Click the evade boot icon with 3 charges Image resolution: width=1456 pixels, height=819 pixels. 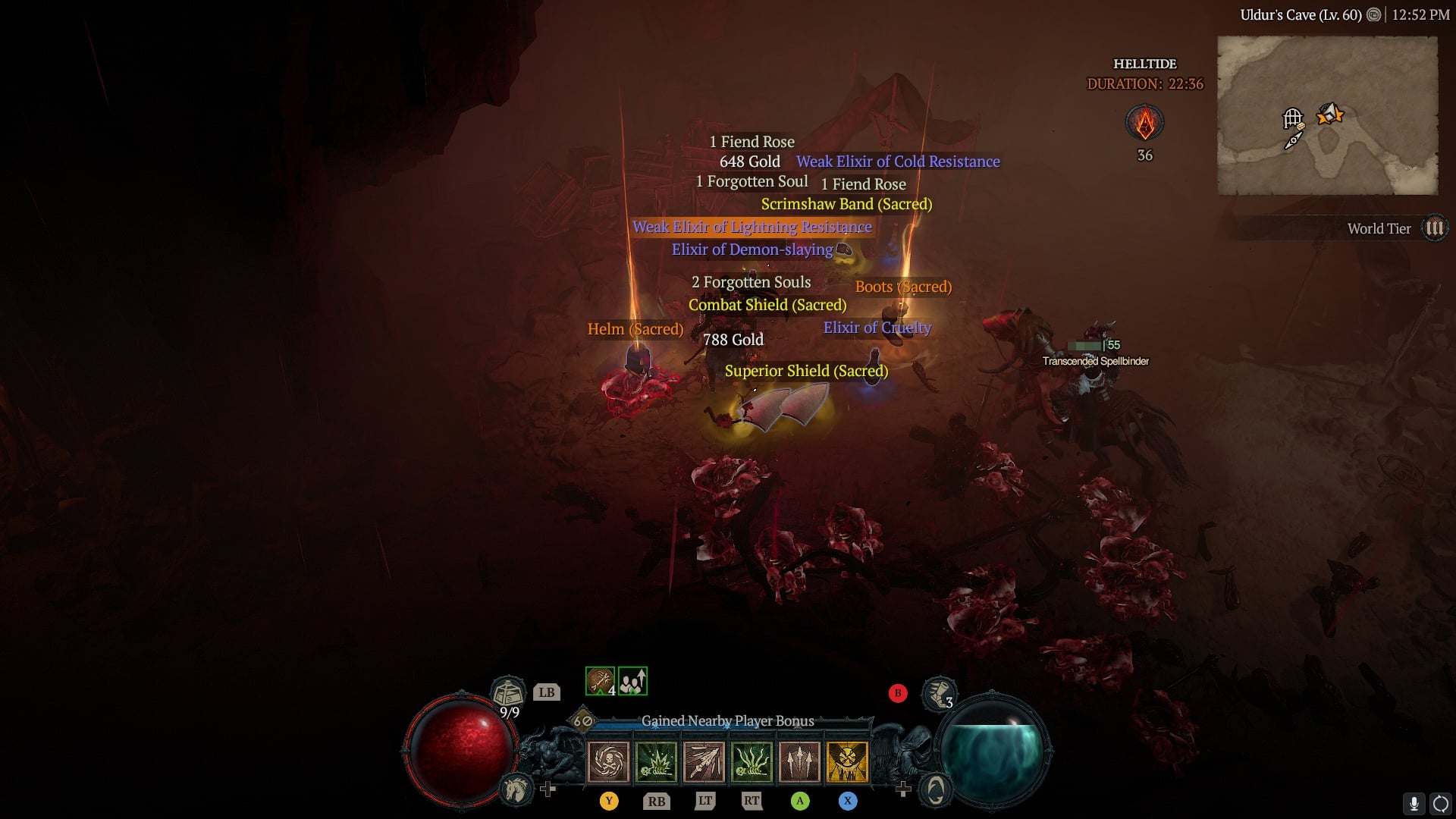coord(938,692)
